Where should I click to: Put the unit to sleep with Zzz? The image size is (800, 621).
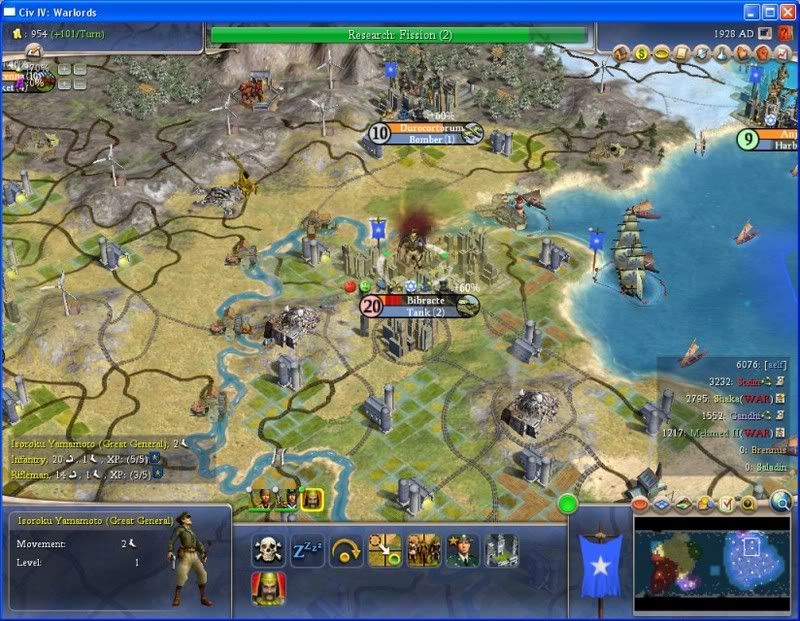click(307, 550)
